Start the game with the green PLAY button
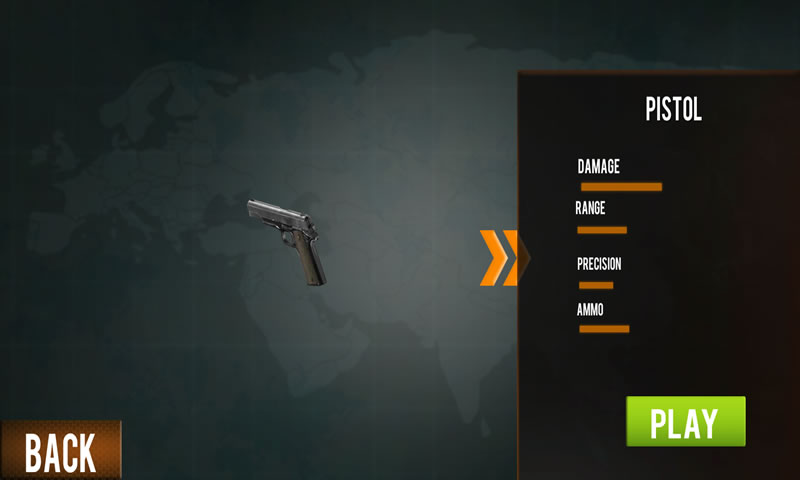 click(685, 421)
